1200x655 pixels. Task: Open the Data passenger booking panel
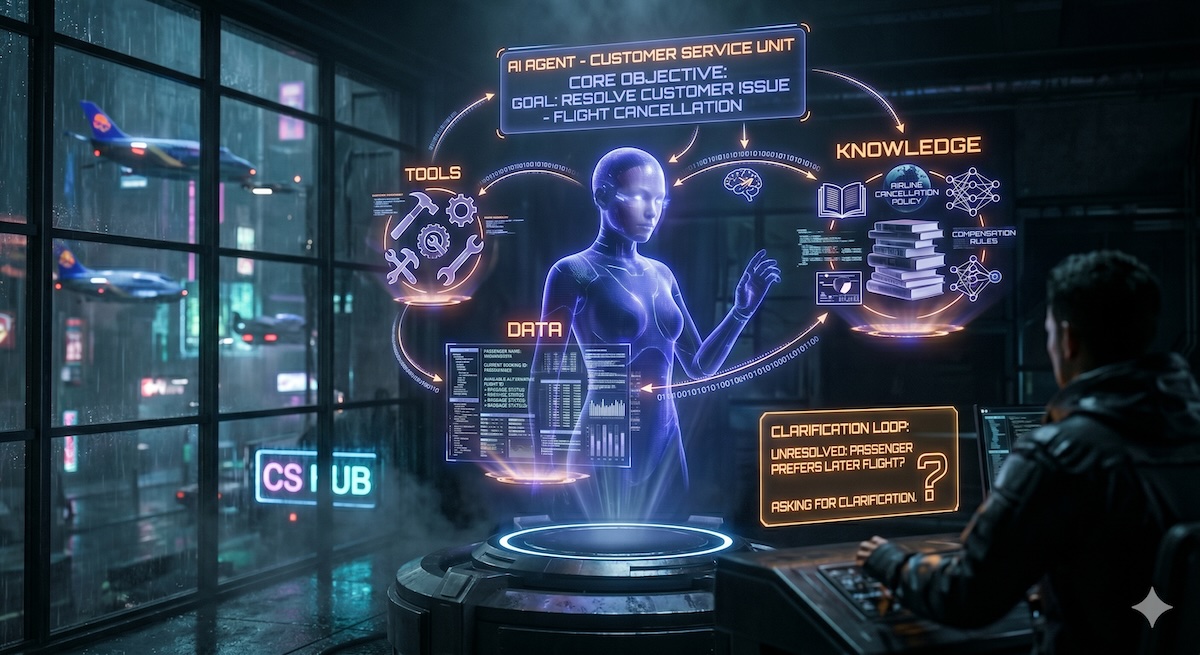coord(537,398)
